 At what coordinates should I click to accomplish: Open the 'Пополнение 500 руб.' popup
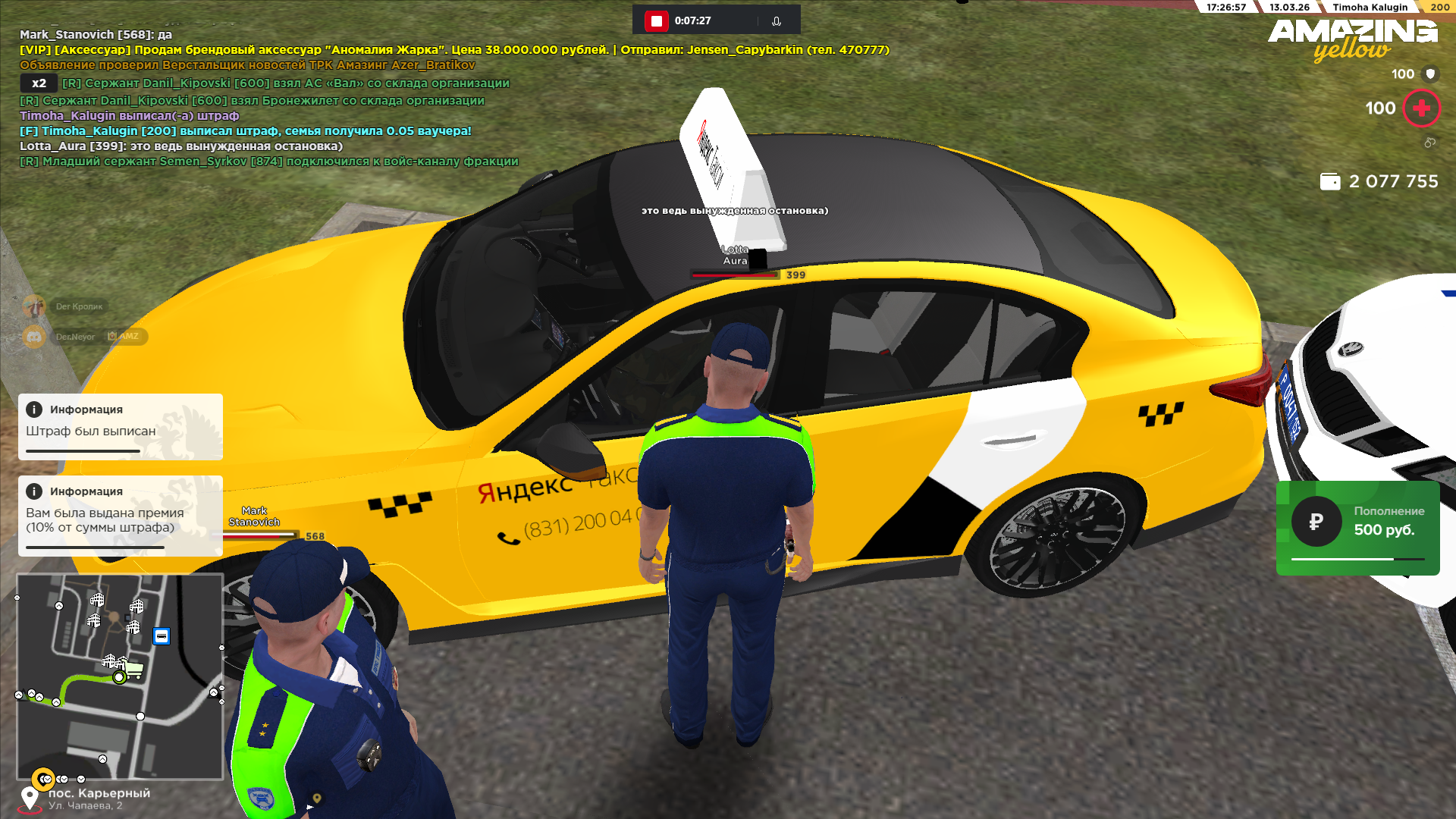(x=1357, y=528)
